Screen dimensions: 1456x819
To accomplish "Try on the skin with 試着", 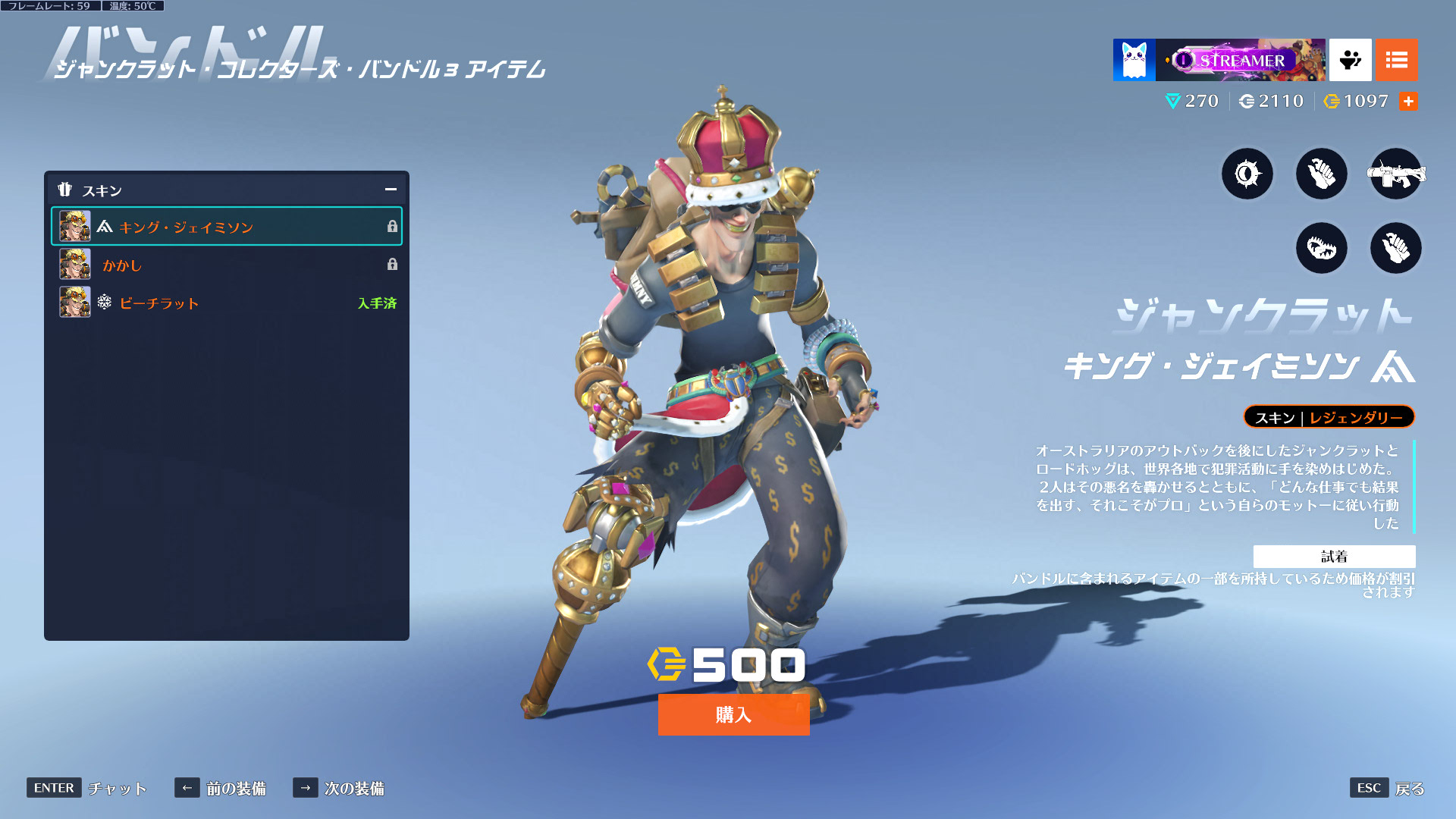I will [x=1334, y=557].
